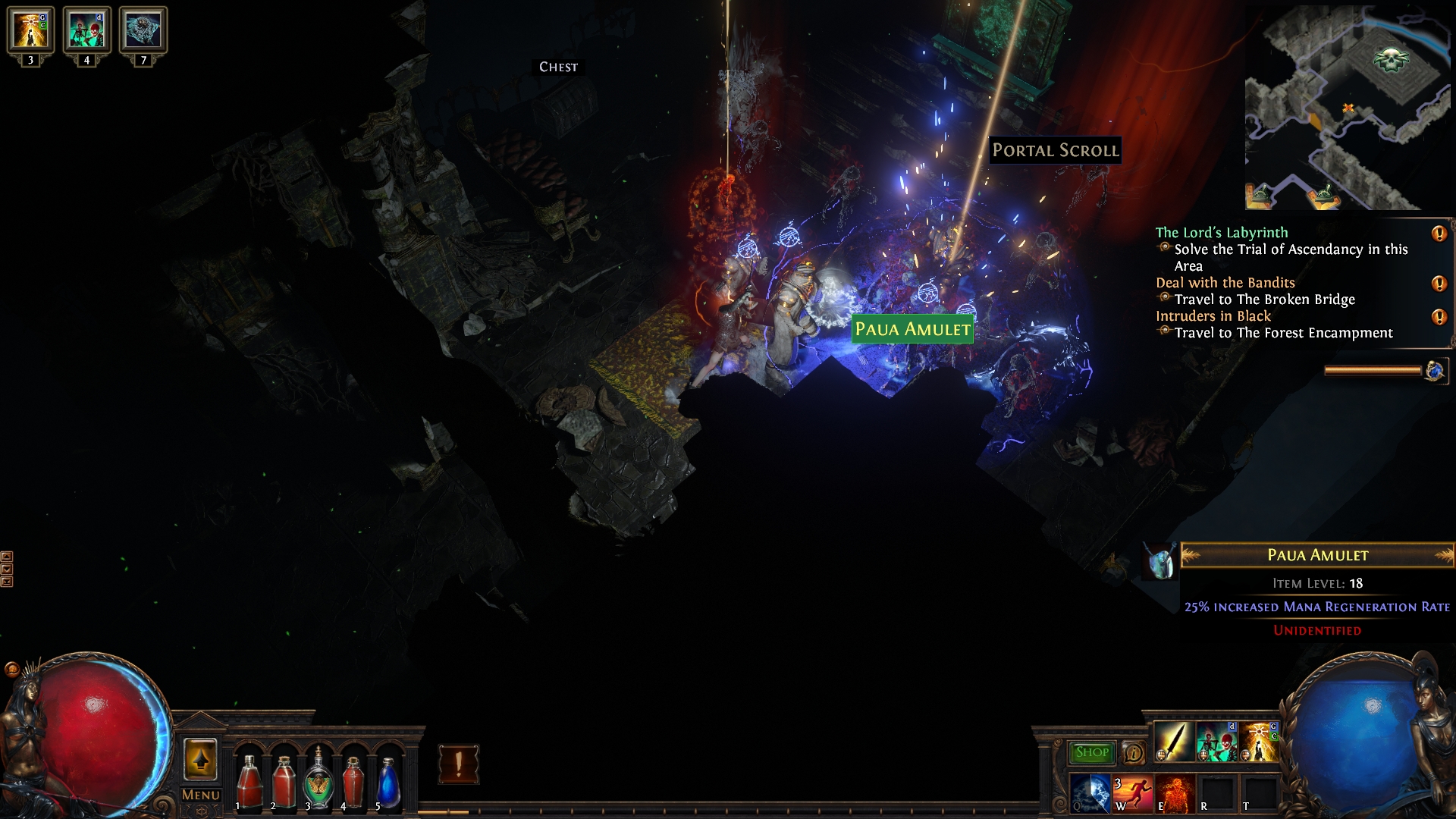Screen dimensions: 1456x819
Task: Click the golden level-up arrow button
Action: [x=200, y=759]
